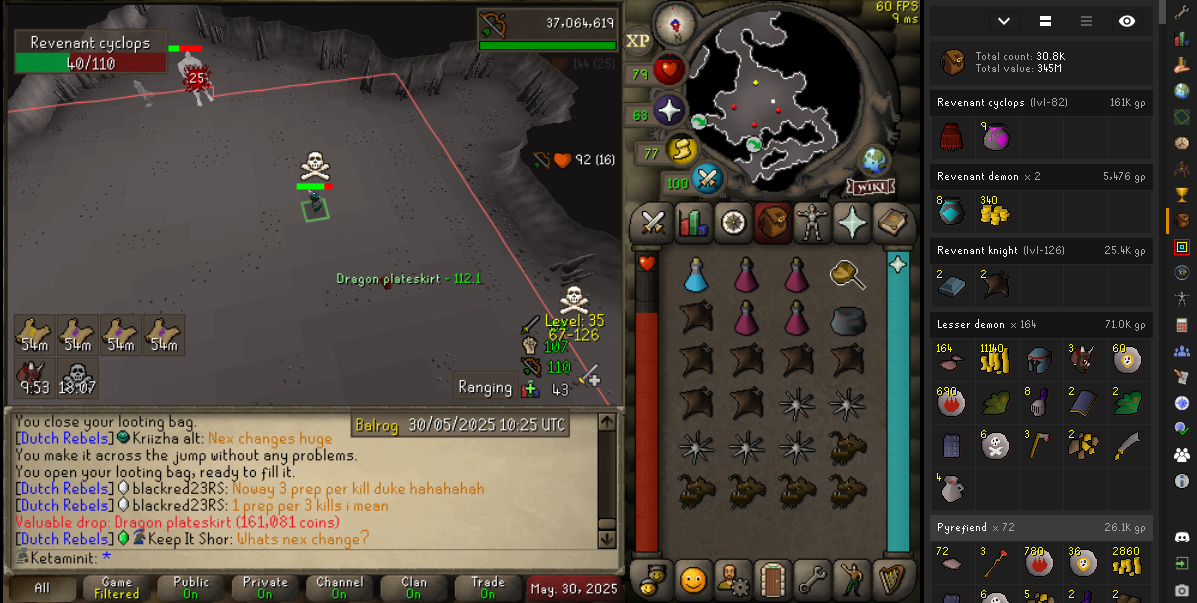Open the Spellbook tab
The height and width of the screenshot is (603, 1197).
coord(890,222)
